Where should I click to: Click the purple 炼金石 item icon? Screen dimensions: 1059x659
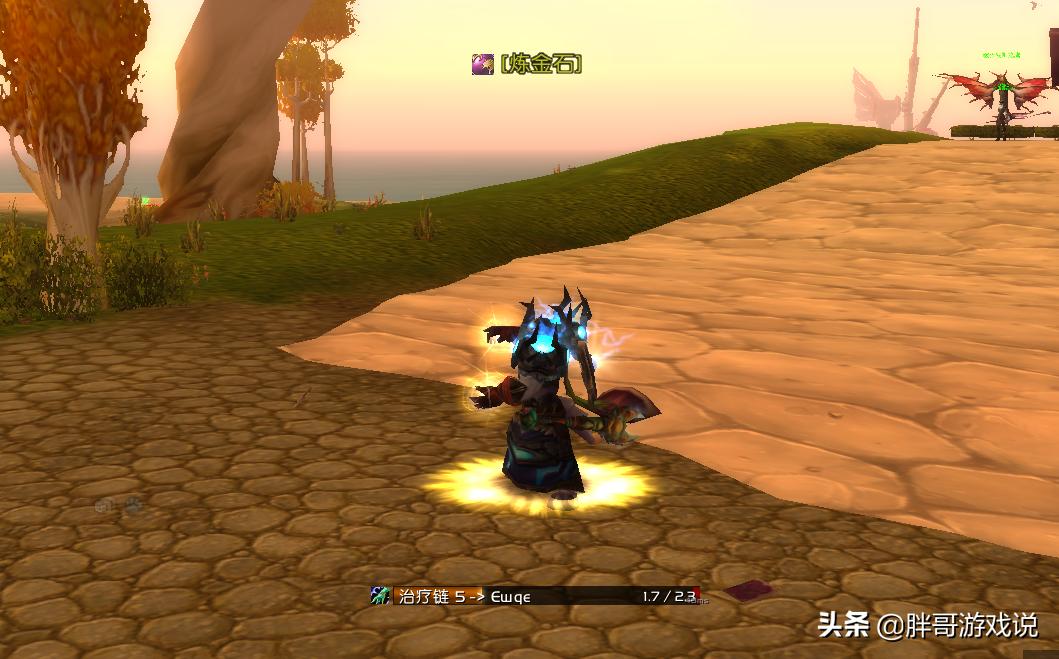(x=483, y=65)
